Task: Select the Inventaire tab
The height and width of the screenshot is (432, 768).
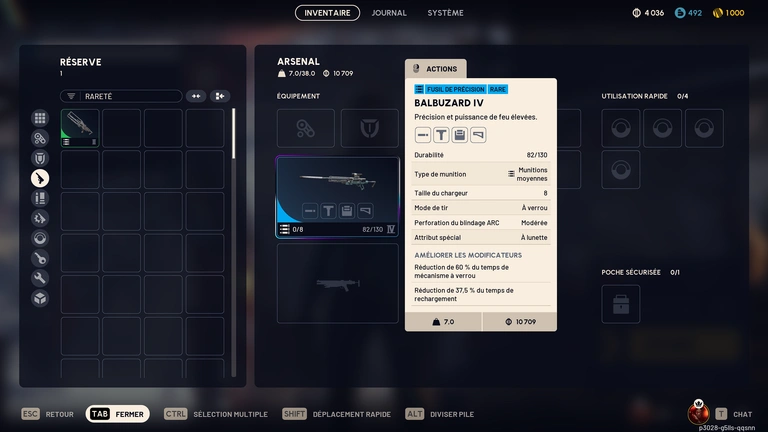Action: (327, 13)
